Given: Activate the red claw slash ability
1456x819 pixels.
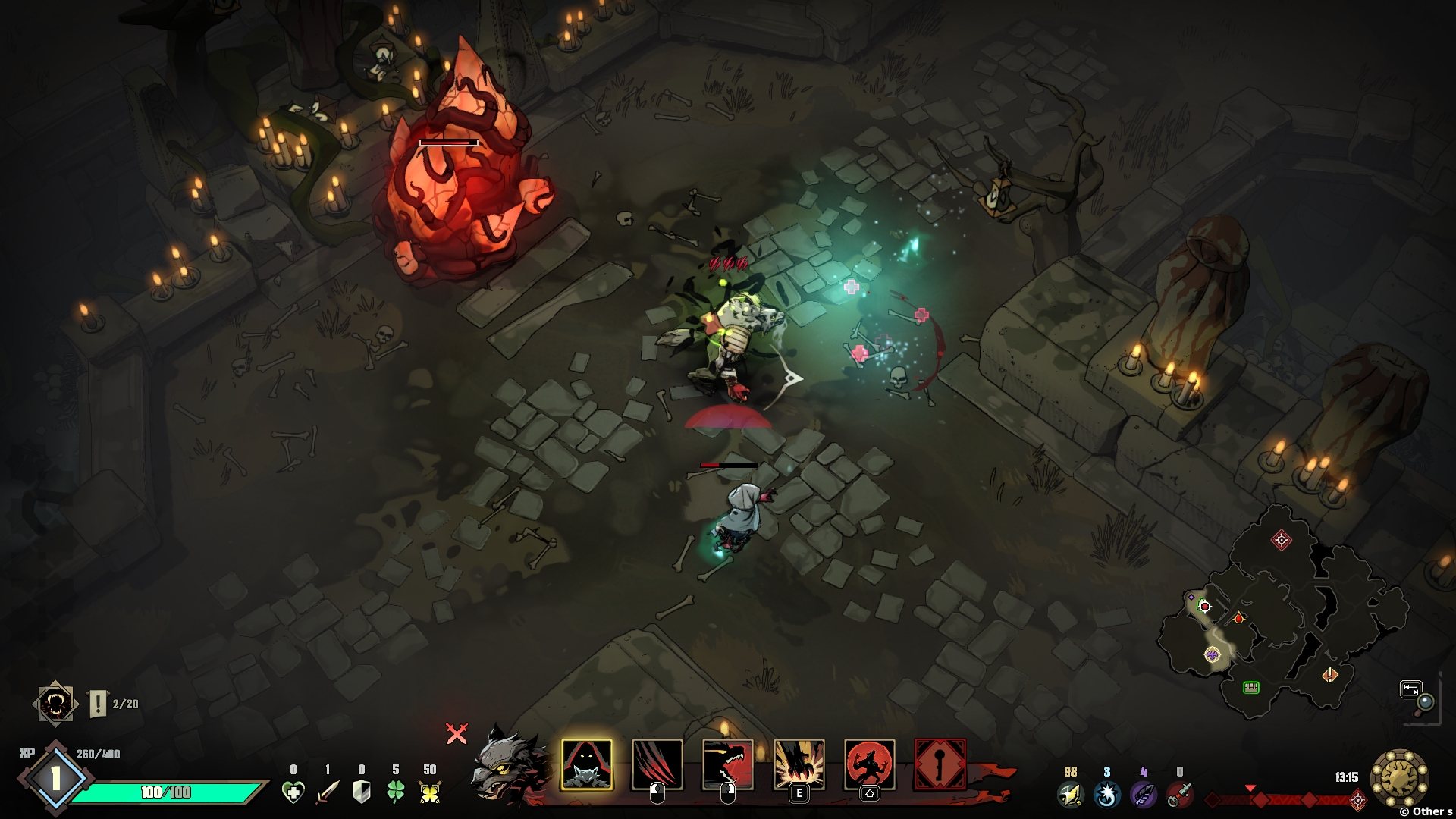Looking at the screenshot, I should [657, 764].
